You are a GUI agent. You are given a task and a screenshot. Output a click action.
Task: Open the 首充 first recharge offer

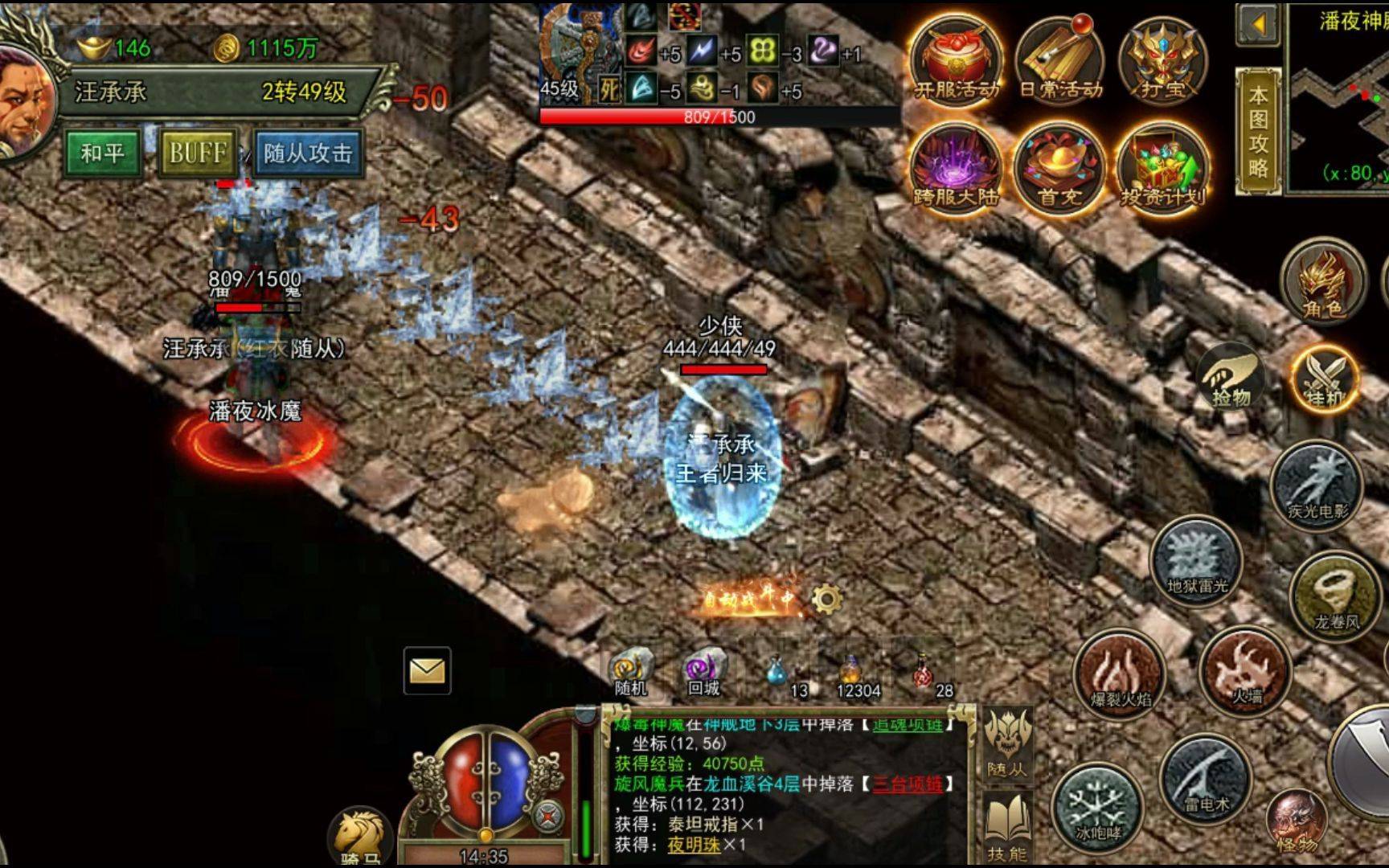point(1059,167)
